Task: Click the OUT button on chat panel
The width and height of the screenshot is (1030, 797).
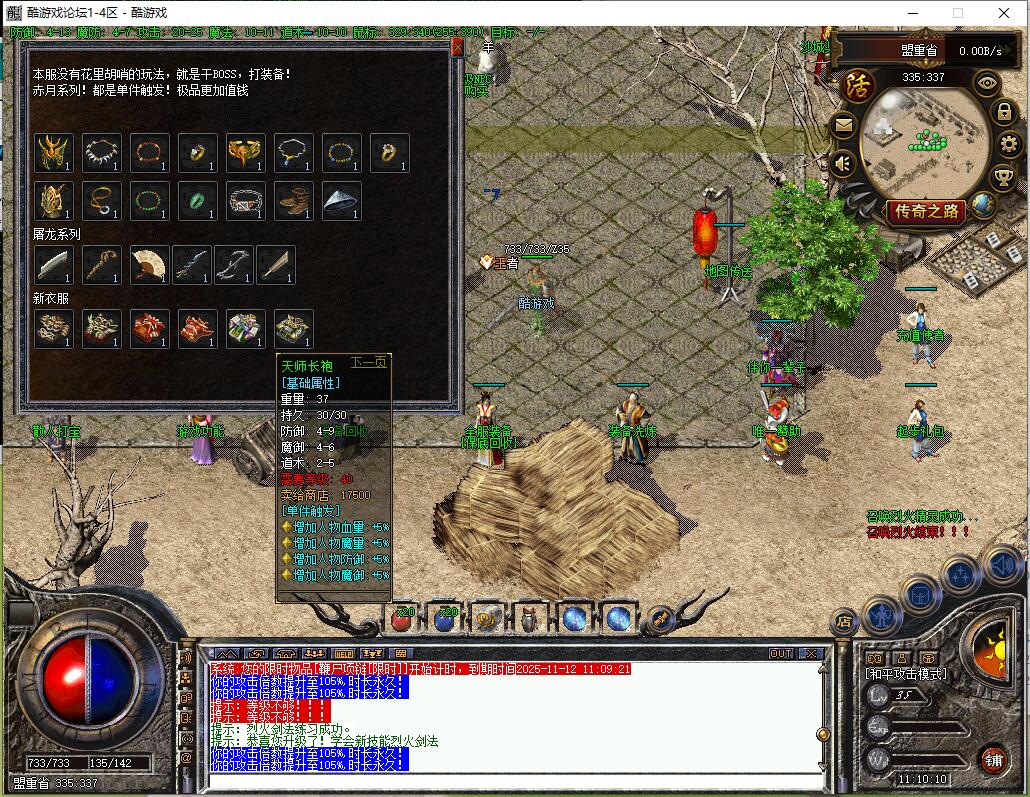Action: [781, 654]
